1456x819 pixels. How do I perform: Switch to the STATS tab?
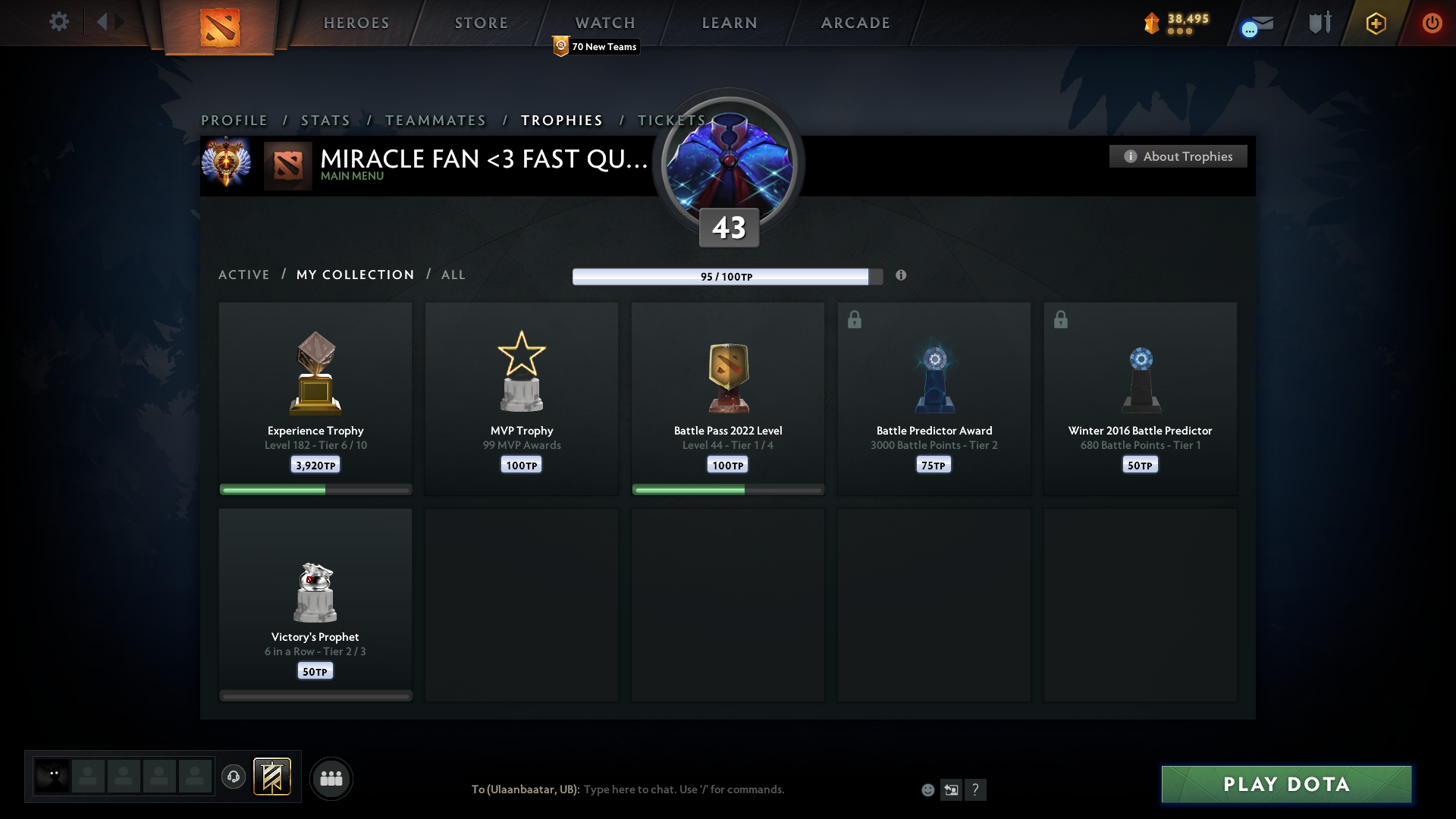click(325, 120)
